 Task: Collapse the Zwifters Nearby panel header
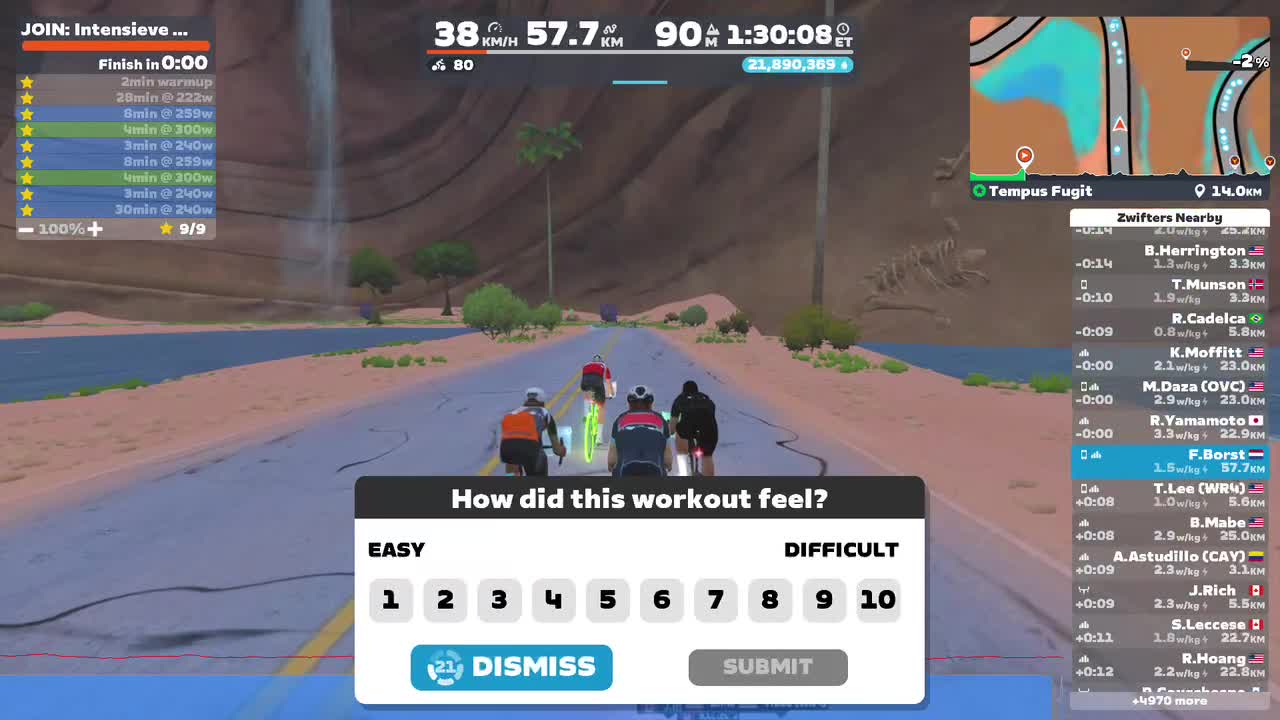click(1170, 217)
